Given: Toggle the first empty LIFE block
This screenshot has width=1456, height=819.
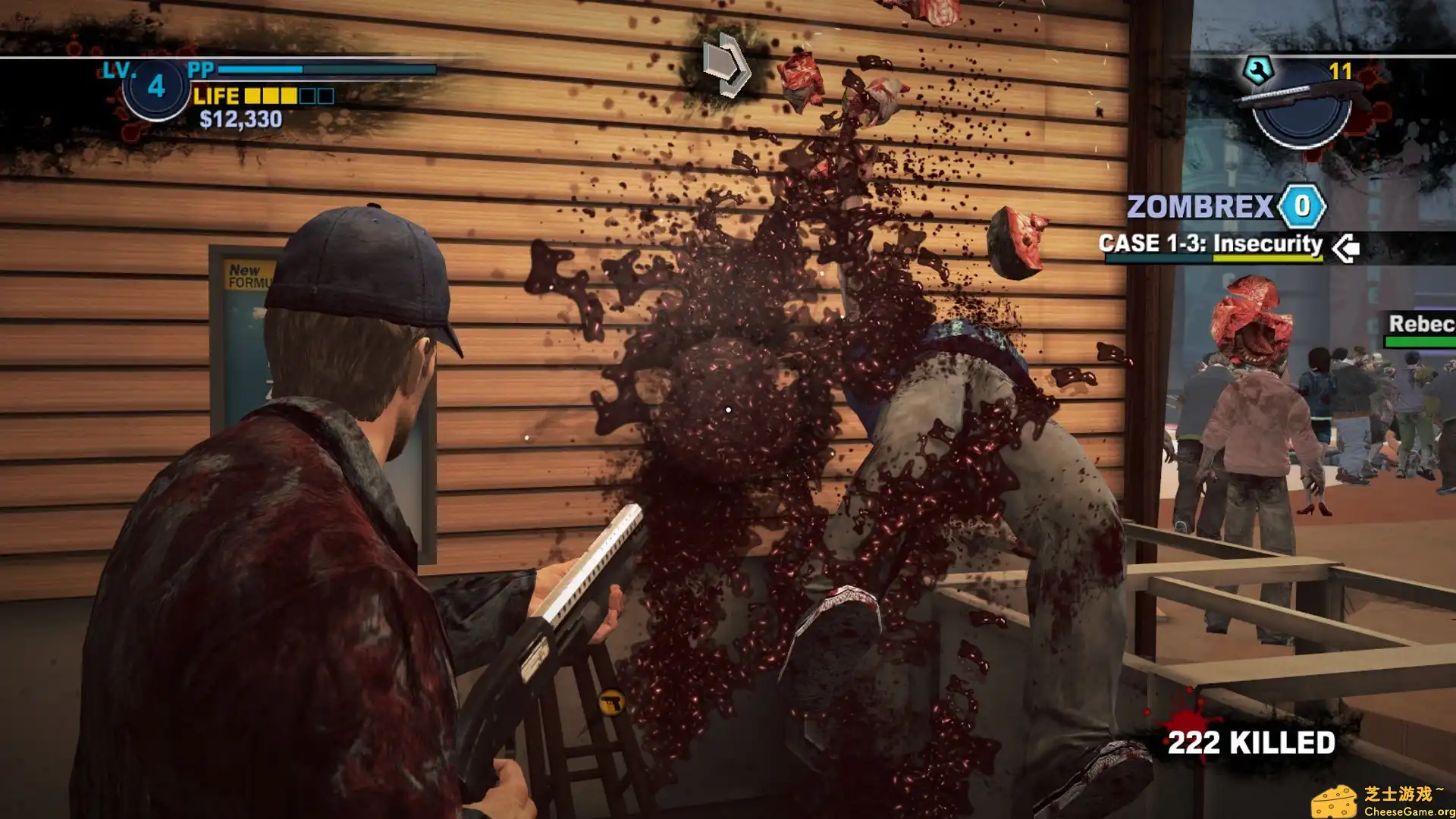Looking at the screenshot, I should click(306, 96).
